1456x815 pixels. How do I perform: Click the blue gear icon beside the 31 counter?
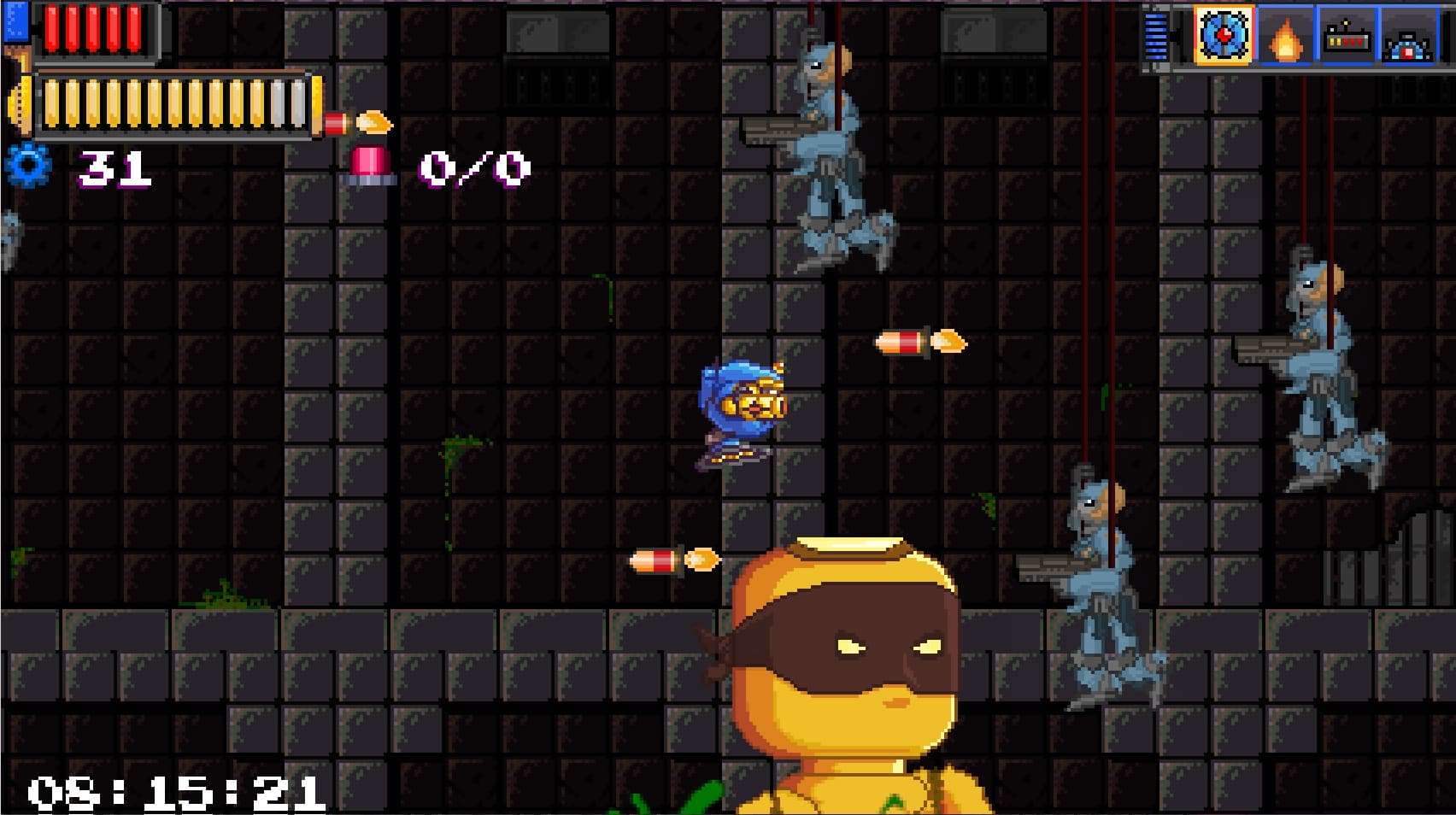coord(27,168)
